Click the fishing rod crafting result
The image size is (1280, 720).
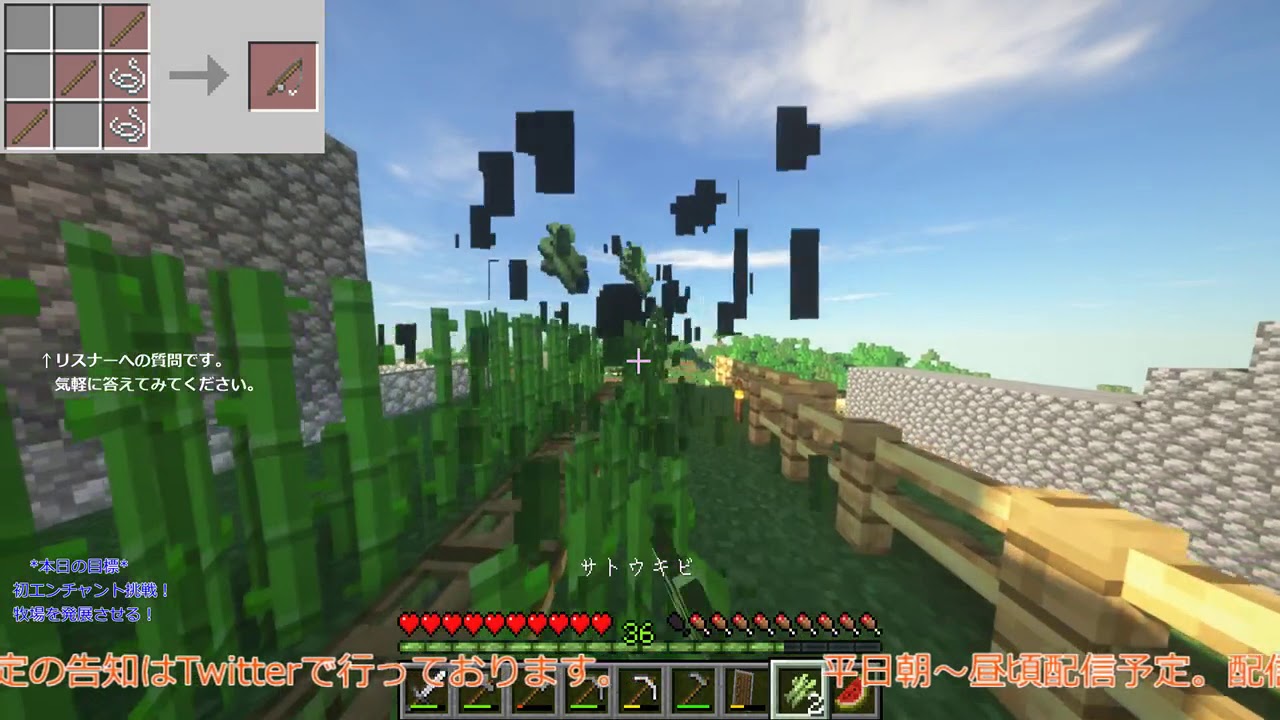(x=282, y=76)
